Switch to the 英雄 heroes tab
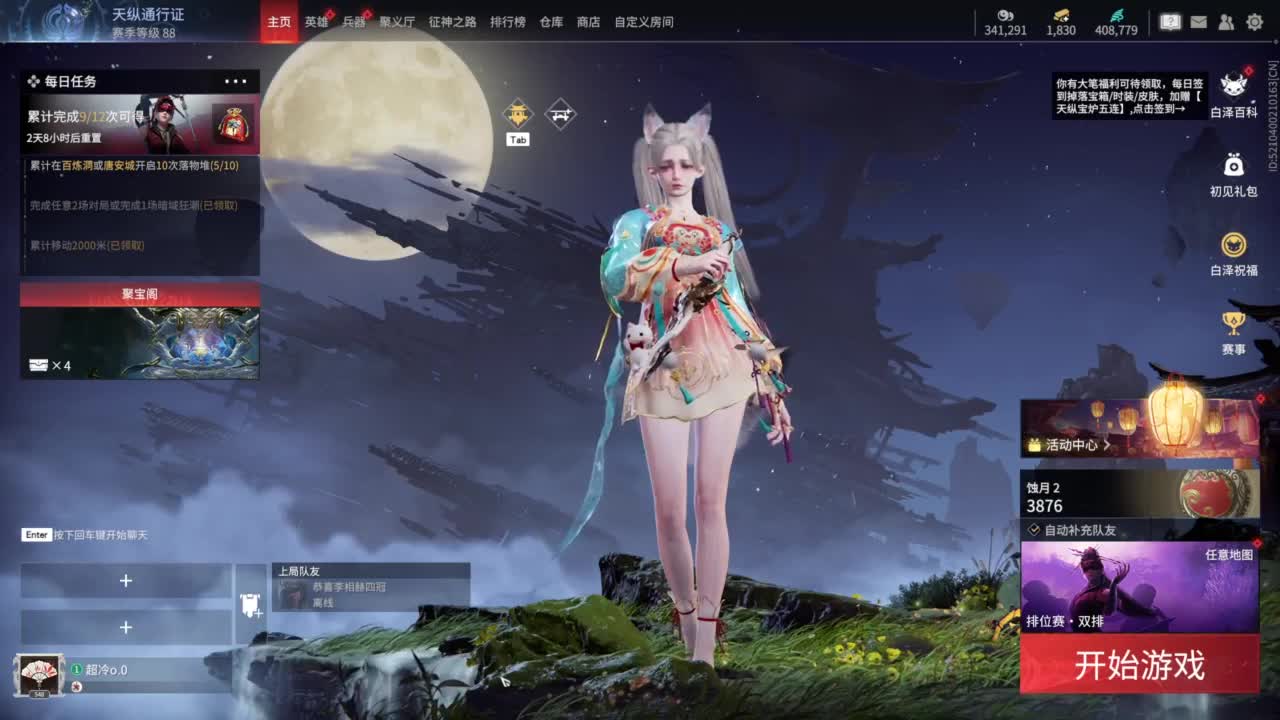Image resolution: width=1280 pixels, height=720 pixels. click(316, 21)
